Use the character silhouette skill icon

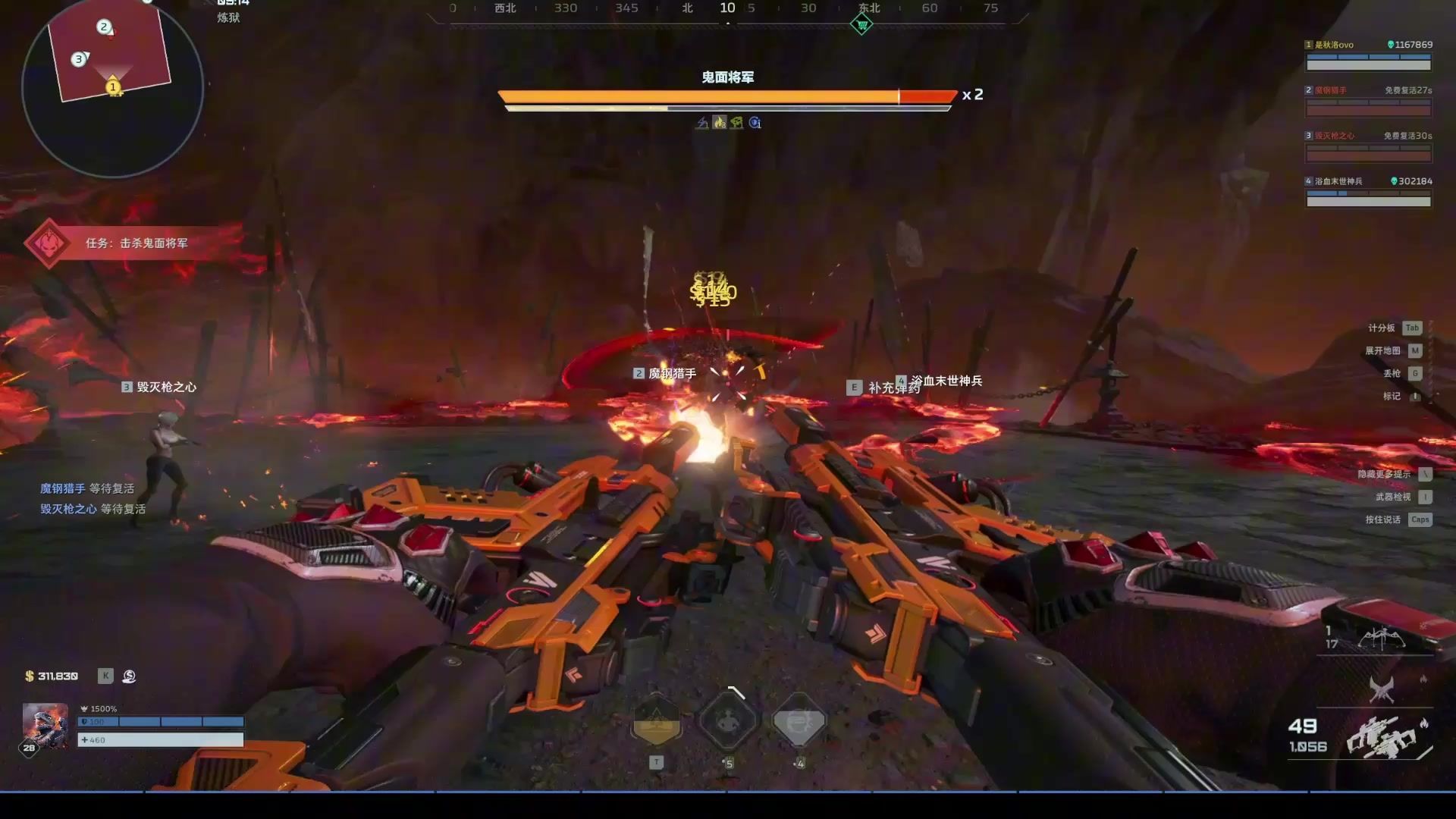[x=728, y=720]
